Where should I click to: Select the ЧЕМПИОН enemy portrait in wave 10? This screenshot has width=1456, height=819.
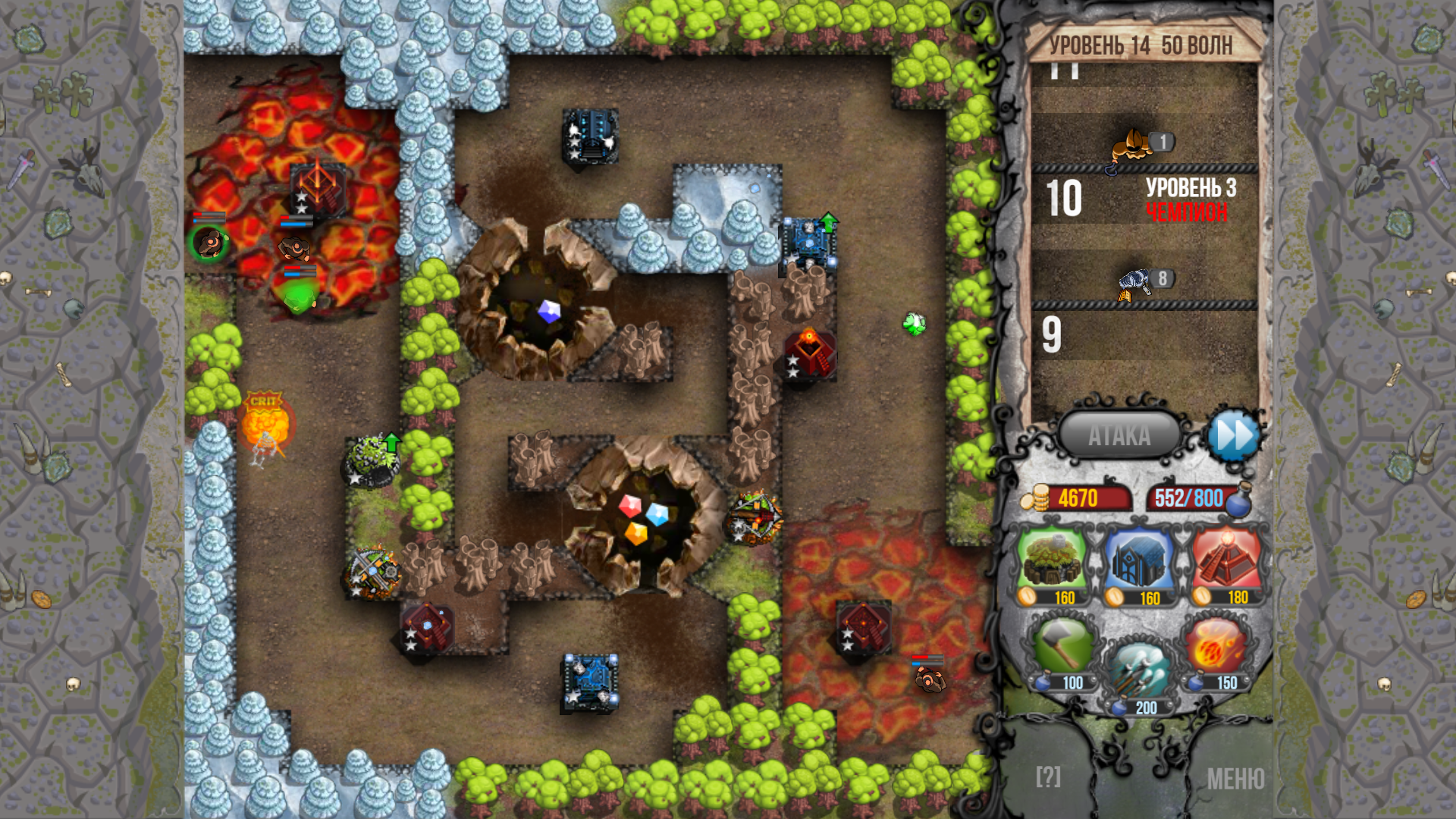pos(1133,144)
